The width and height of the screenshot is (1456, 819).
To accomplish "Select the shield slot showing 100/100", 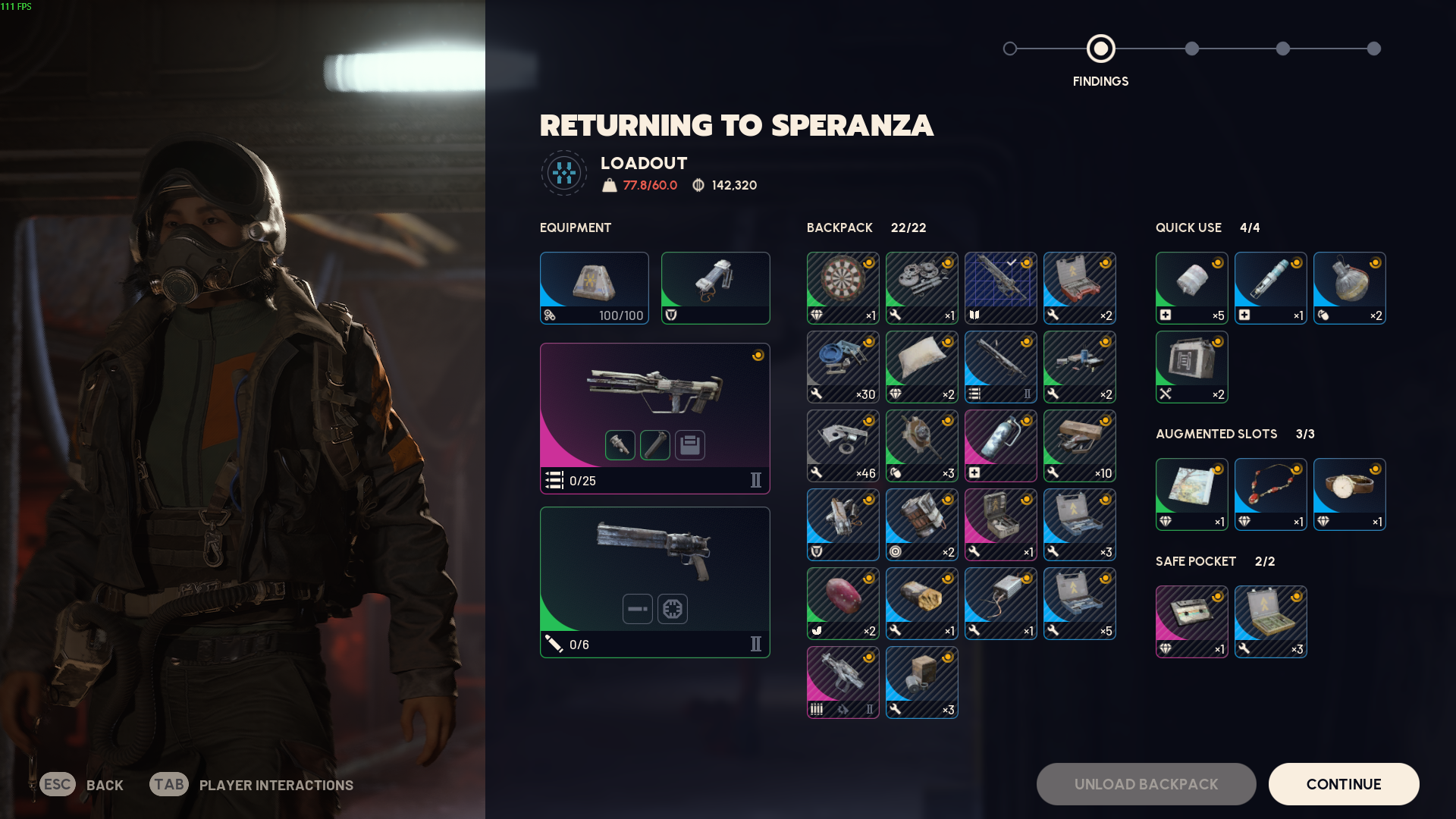I will click(594, 287).
